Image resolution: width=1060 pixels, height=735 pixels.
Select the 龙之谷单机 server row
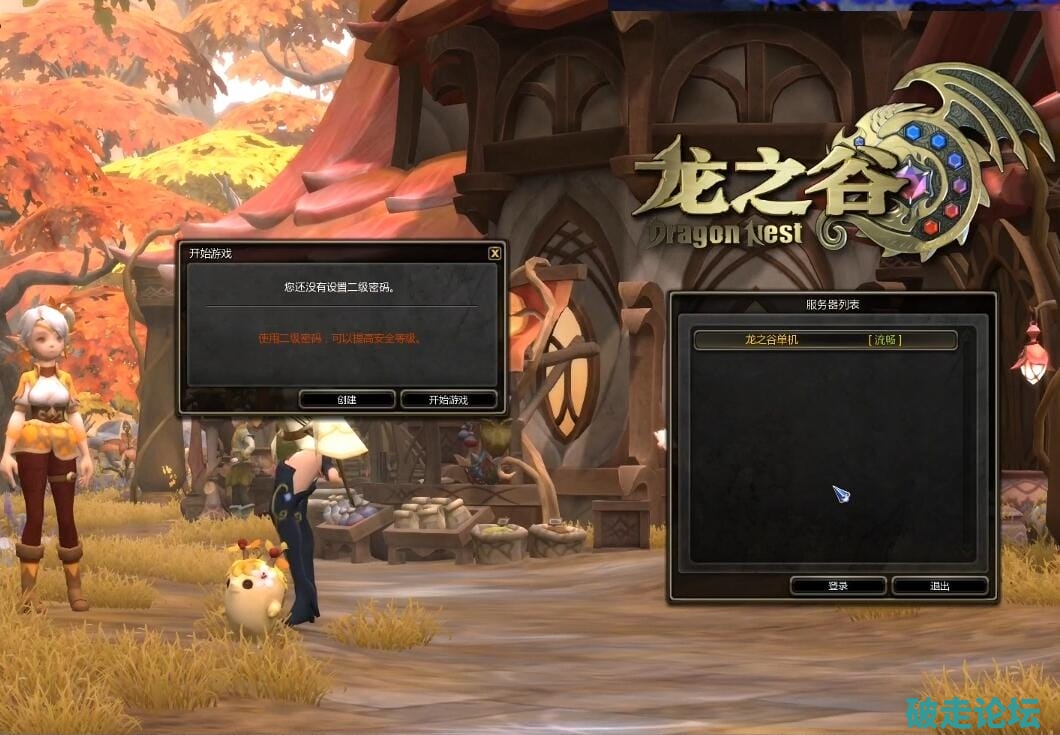tap(825, 340)
